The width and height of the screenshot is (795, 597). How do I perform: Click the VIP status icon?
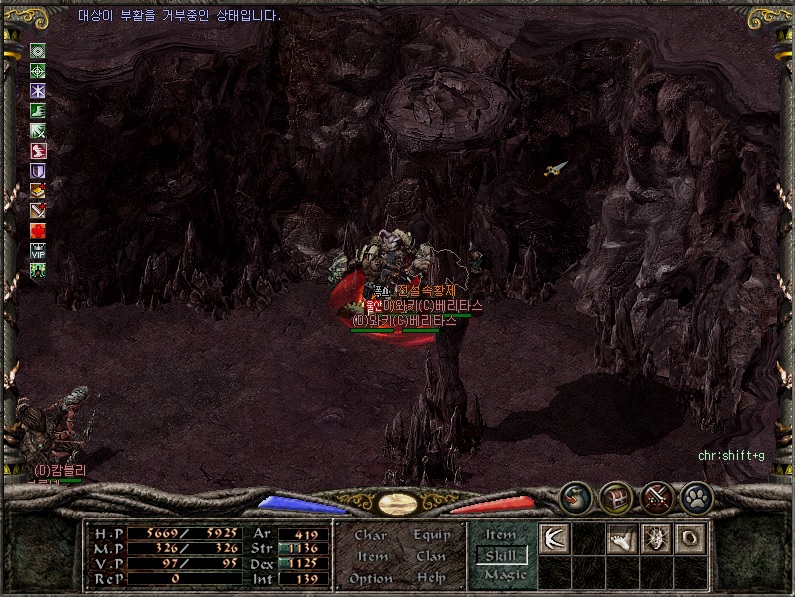[x=38, y=250]
